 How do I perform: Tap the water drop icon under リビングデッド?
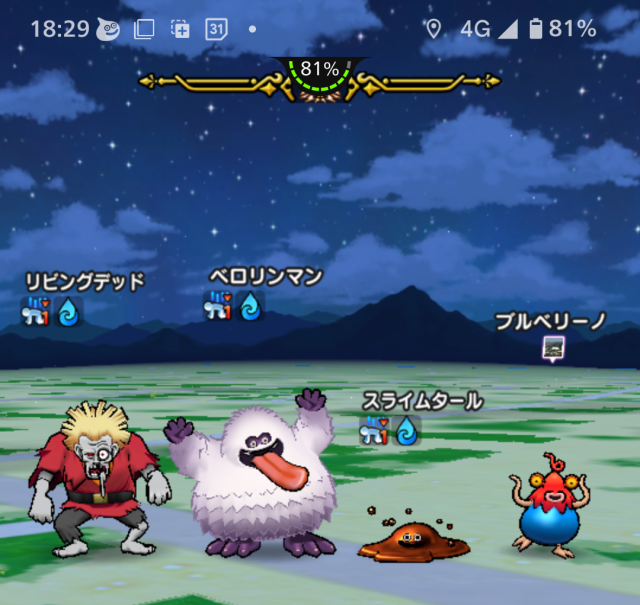[69, 312]
